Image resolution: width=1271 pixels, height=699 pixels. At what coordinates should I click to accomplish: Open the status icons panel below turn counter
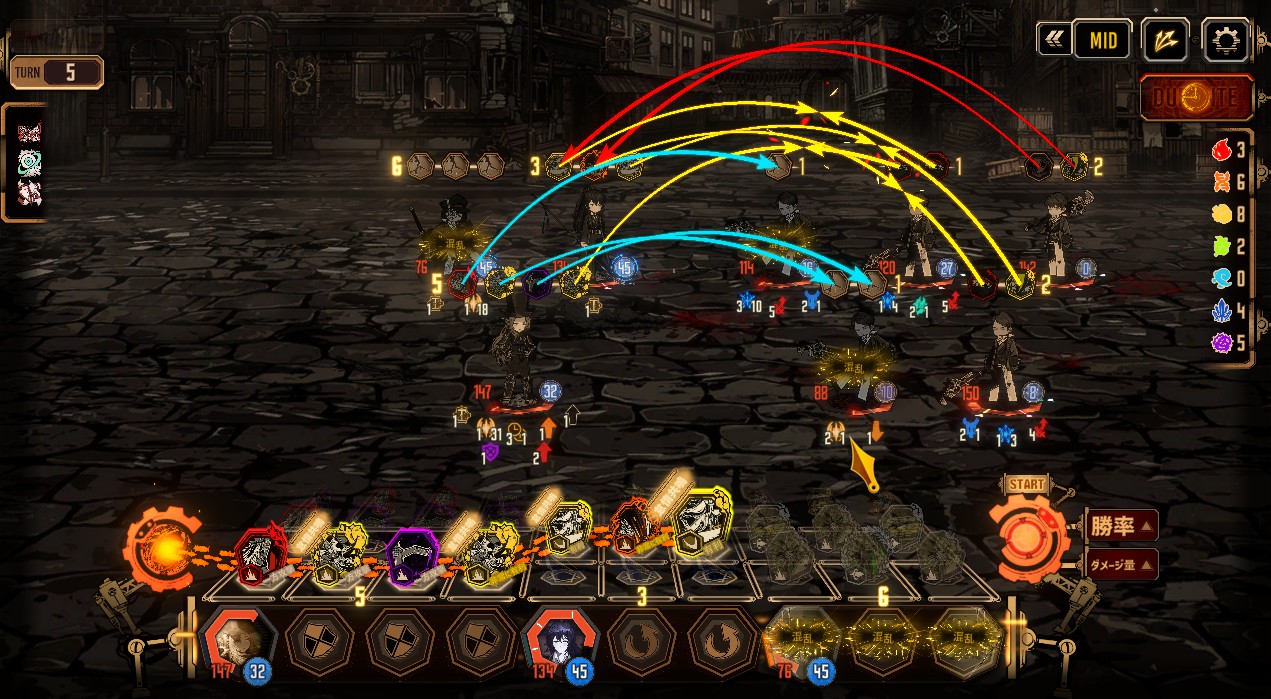[x=27, y=162]
